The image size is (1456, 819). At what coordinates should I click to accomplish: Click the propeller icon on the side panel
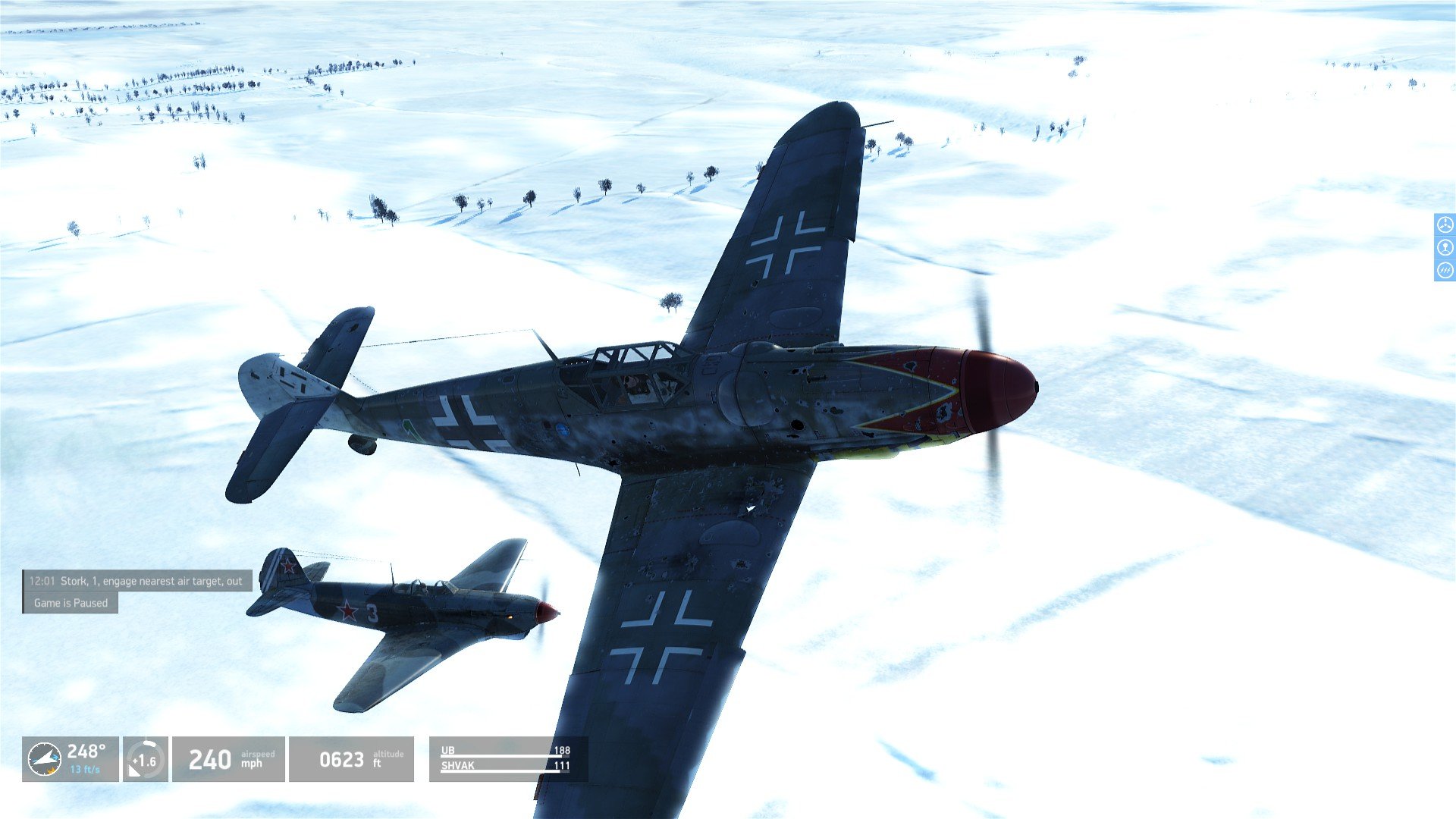click(x=1445, y=224)
